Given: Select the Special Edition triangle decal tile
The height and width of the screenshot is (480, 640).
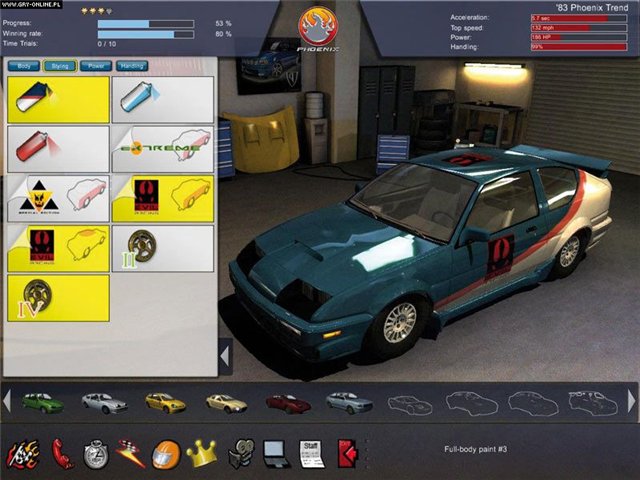Looking at the screenshot, I should tap(58, 198).
